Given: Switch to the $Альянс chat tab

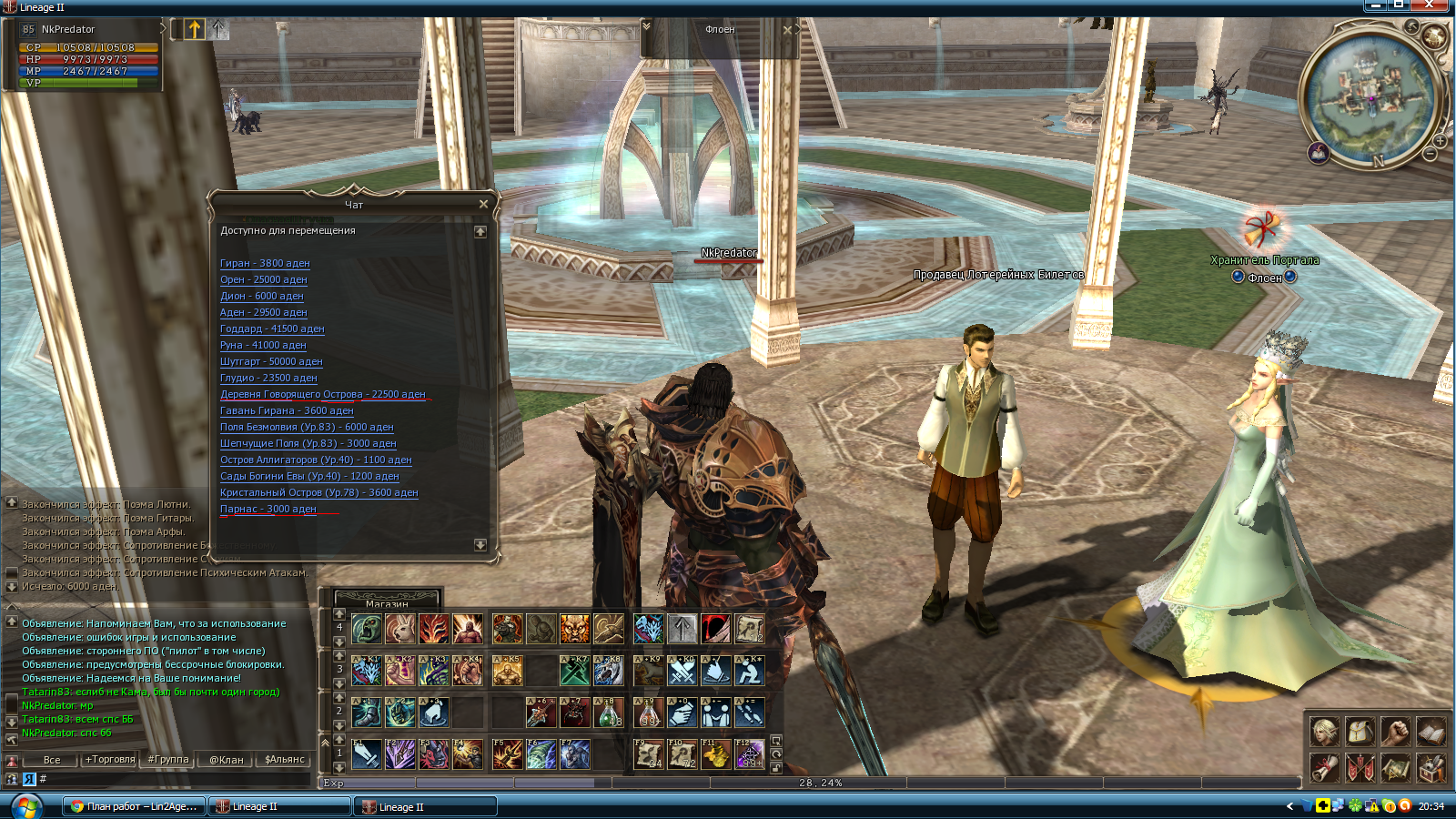Looking at the screenshot, I should click(284, 759).
